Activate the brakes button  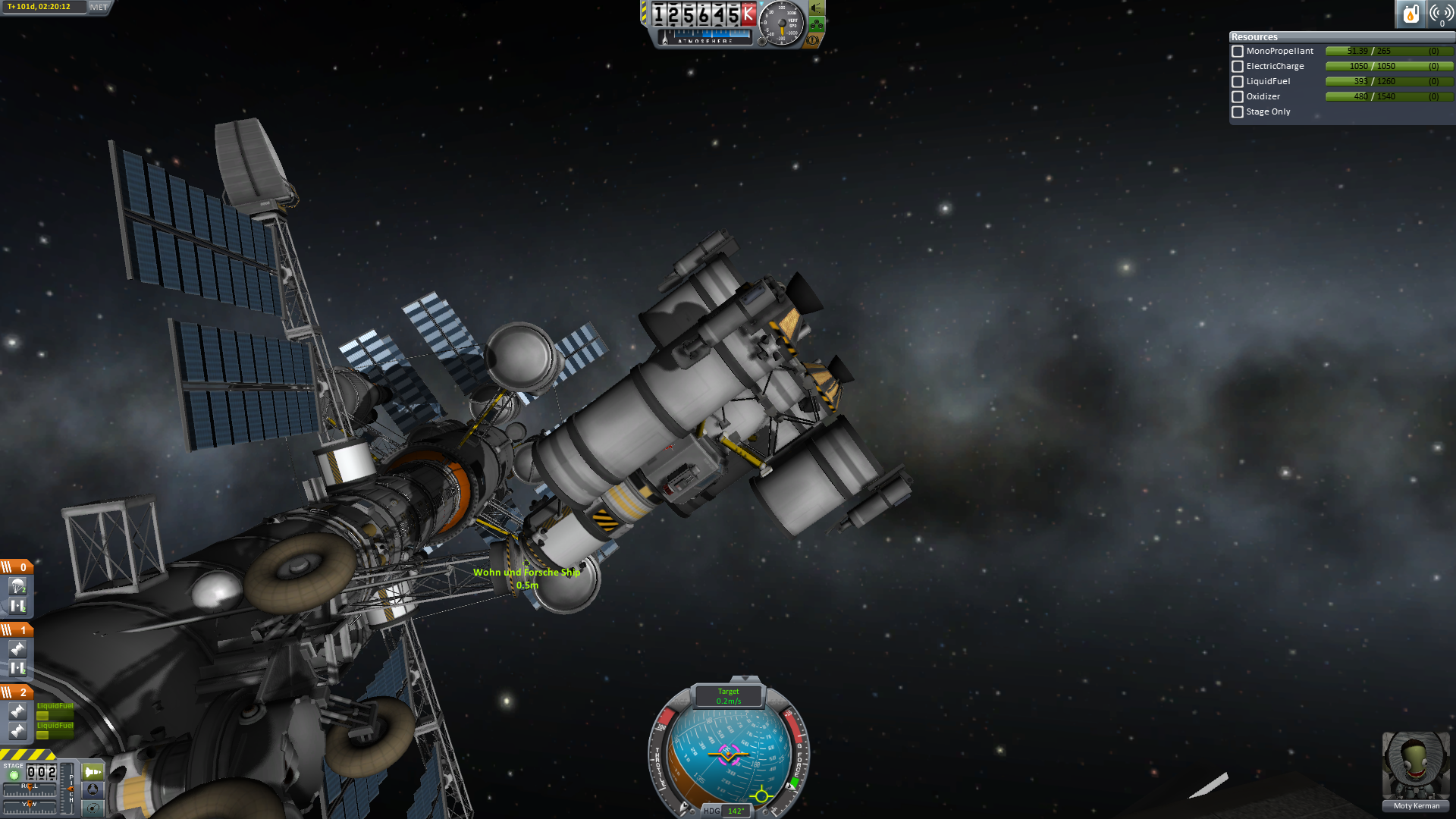[x=813, y=39]
